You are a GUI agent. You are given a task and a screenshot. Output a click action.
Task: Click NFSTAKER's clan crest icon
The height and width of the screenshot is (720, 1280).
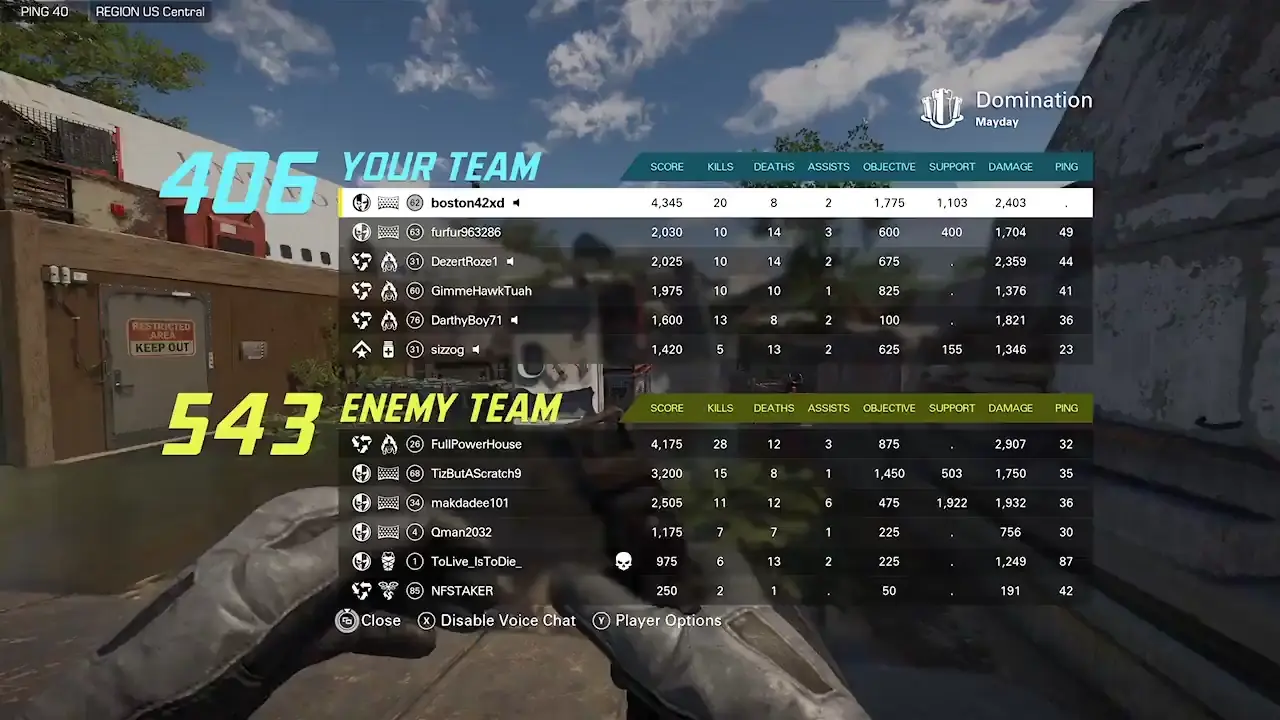[389, 591]
